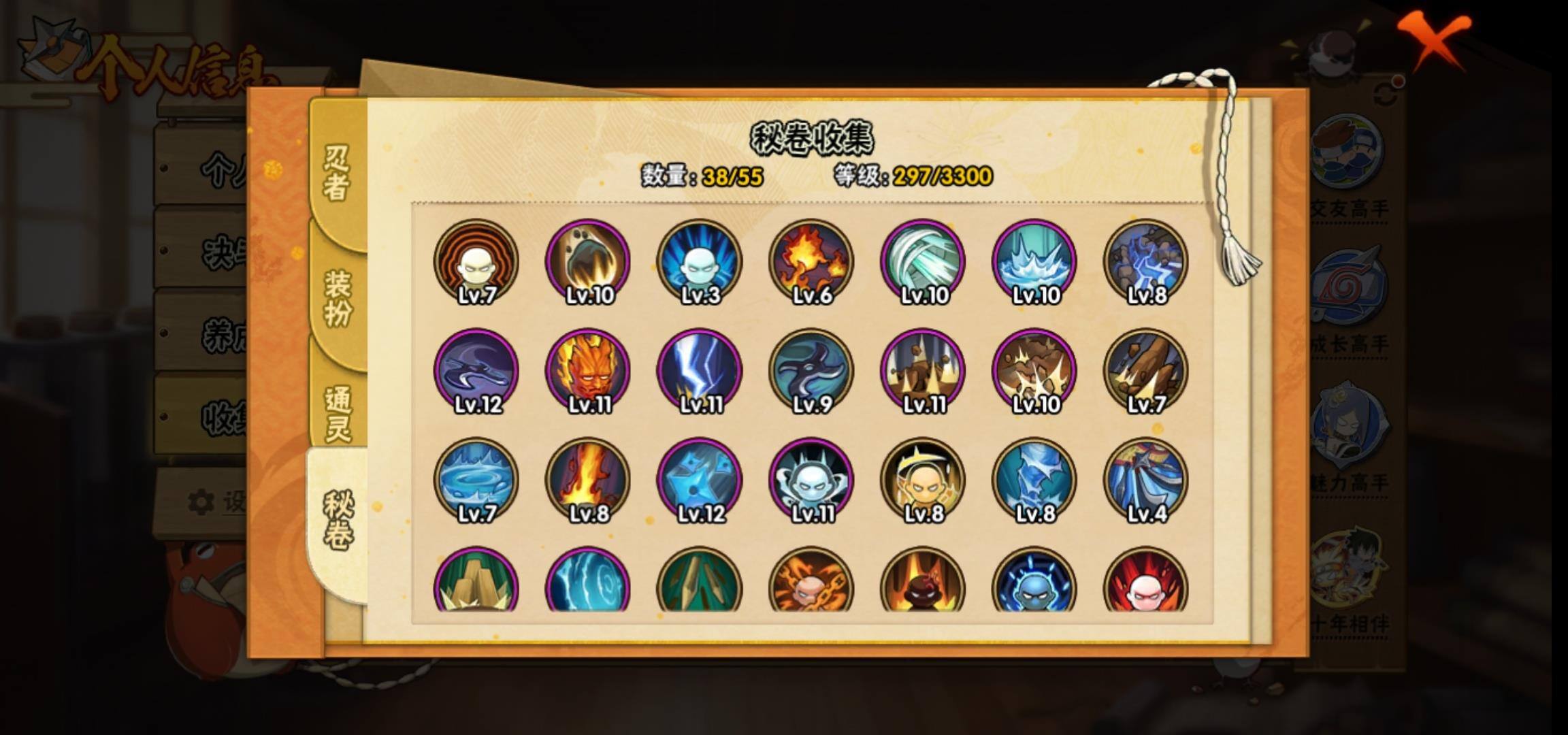Select the Lv.8 lightning rocks scroll
Screen dimensions: 1568x735
[x=1146, y=261]
